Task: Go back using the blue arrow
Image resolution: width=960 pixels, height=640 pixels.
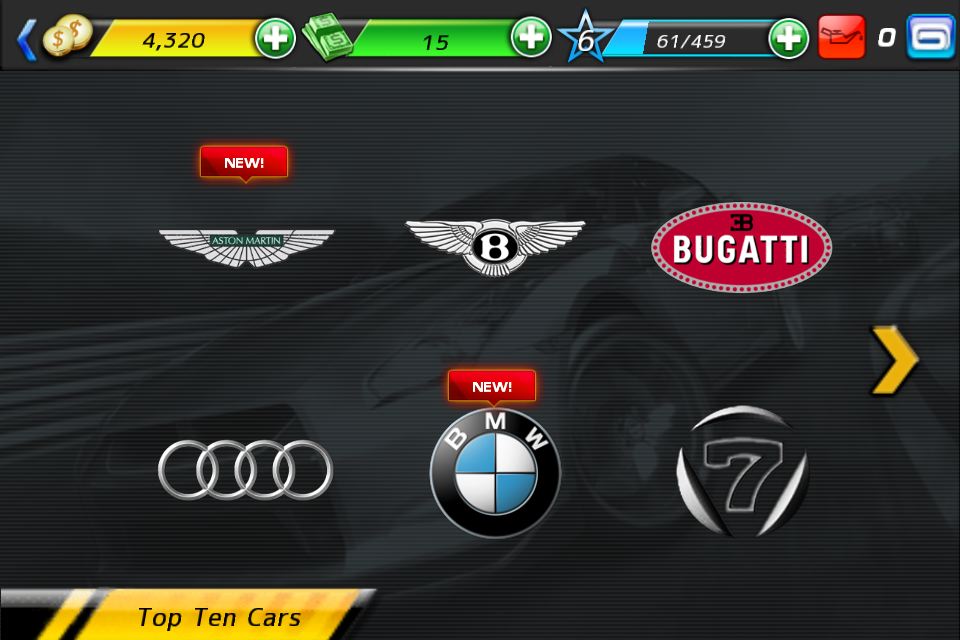Action: click(27, 40)
